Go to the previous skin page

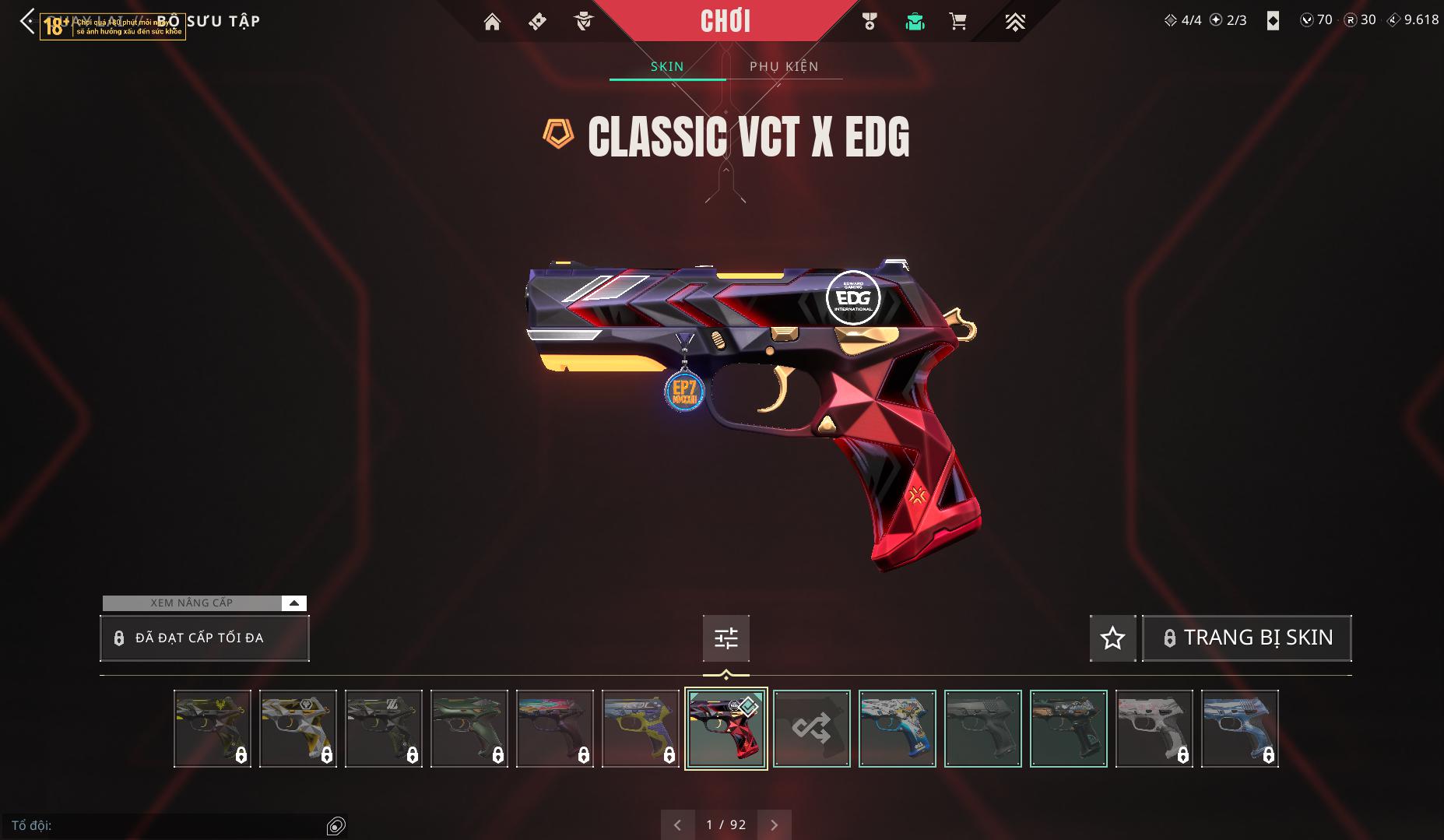click(x=677, y=824)
